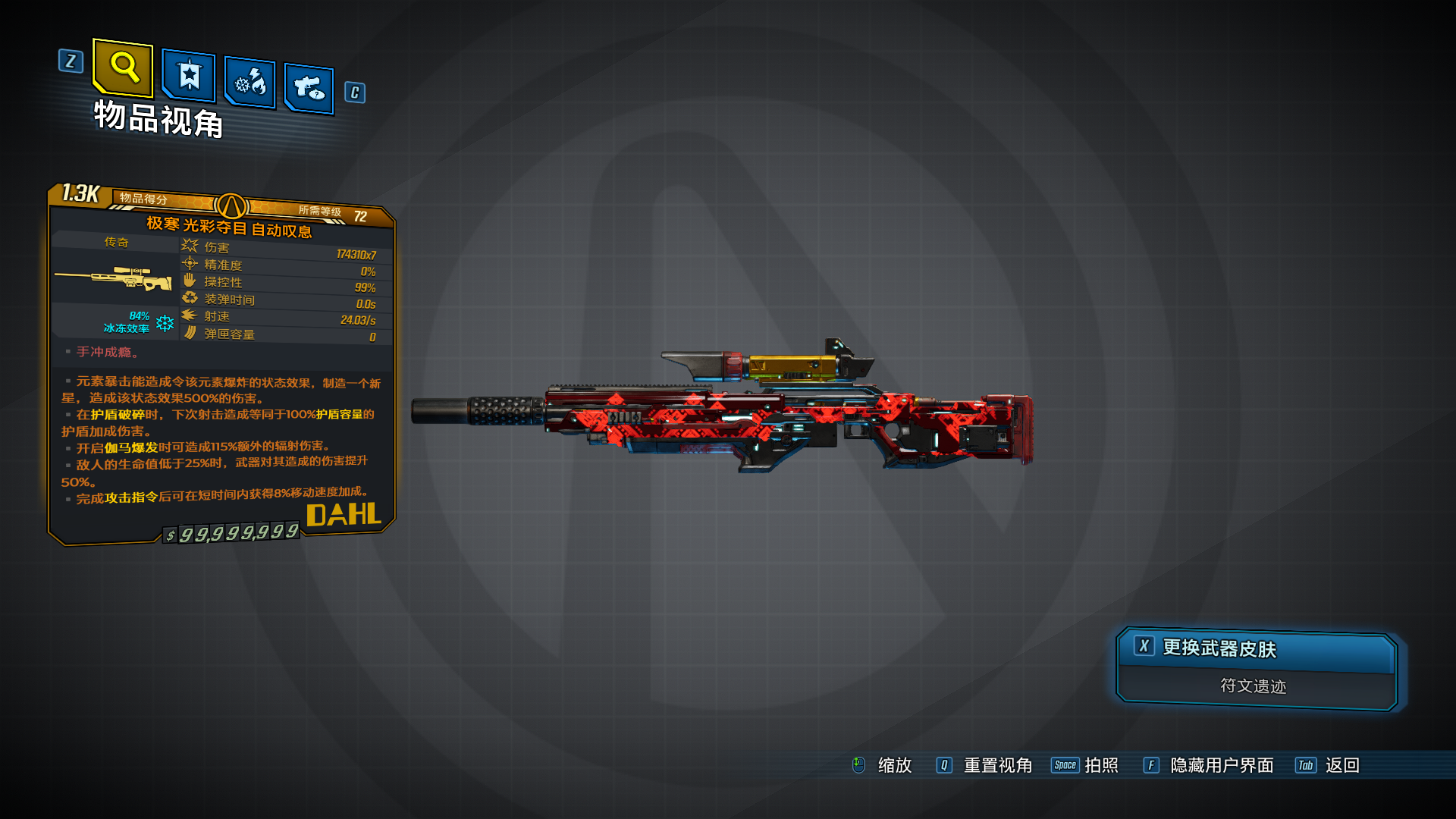
Task: Switch to the gun with eye tab
Action: pyautogui.click(x=309, y=89)
